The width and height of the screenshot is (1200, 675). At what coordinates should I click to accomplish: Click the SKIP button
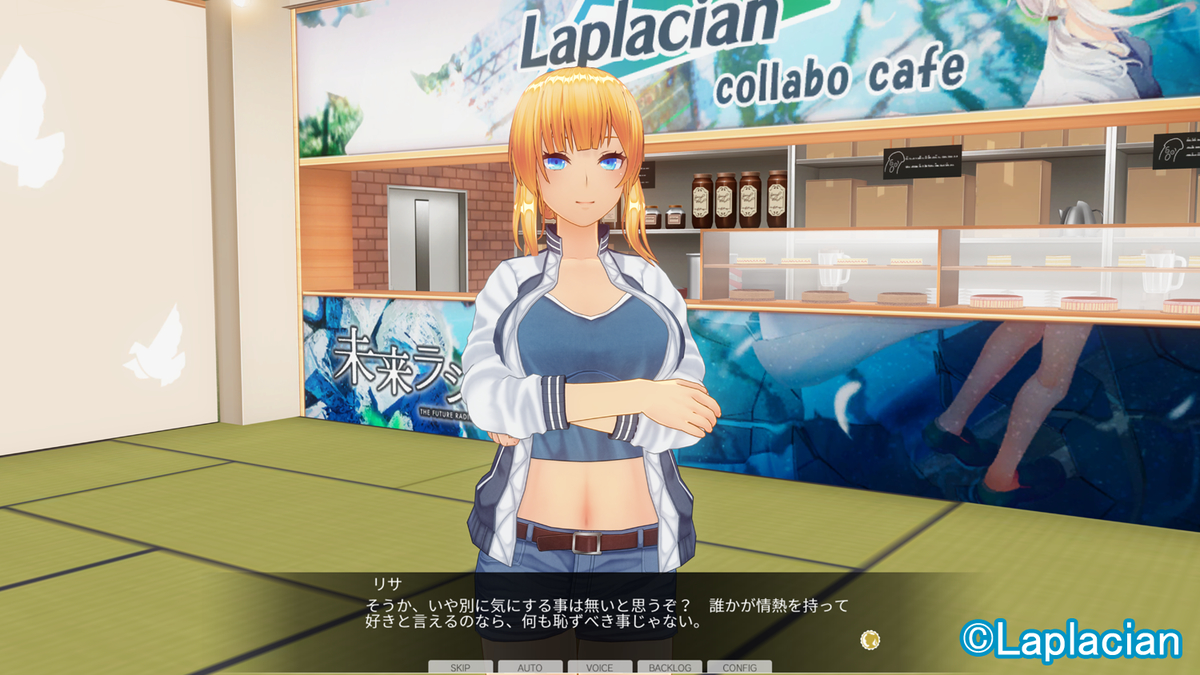460,667
